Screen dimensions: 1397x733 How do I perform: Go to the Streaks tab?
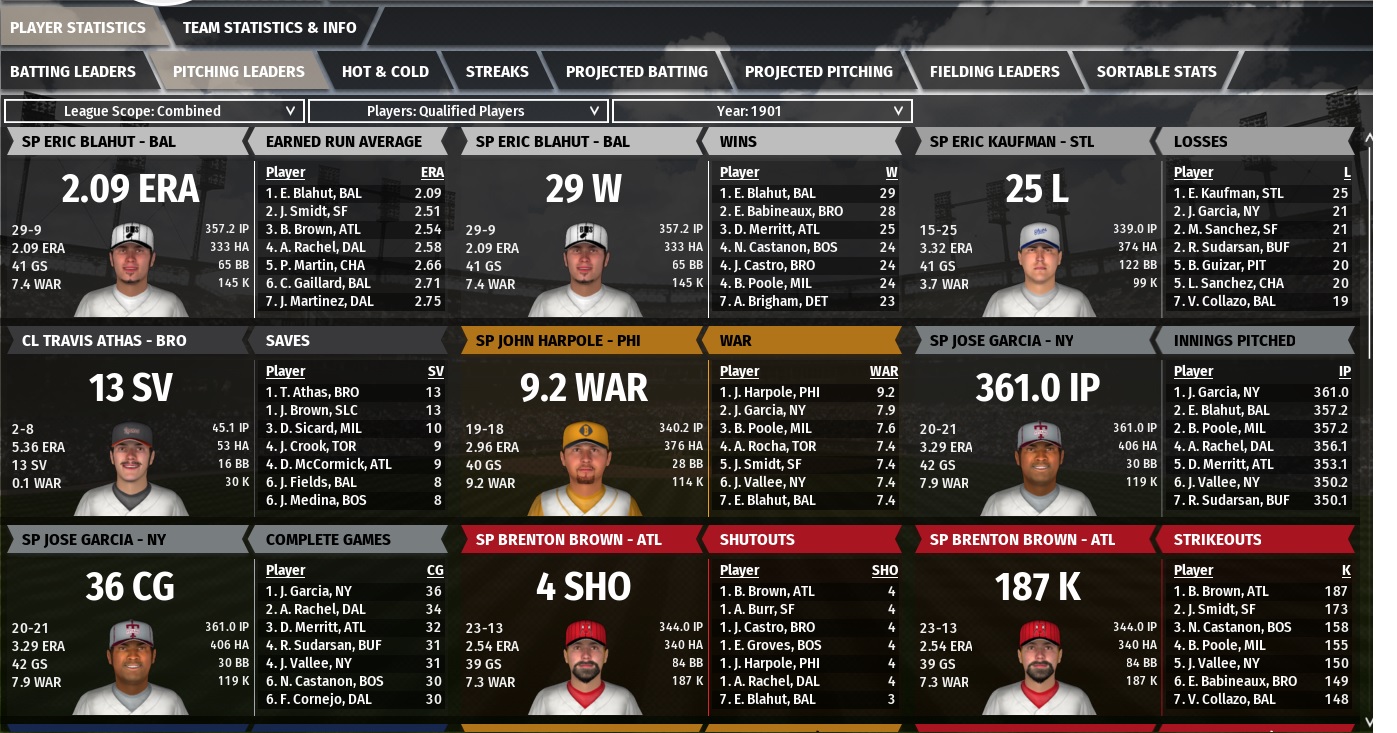pyautogui.click(x=497, y=71)
